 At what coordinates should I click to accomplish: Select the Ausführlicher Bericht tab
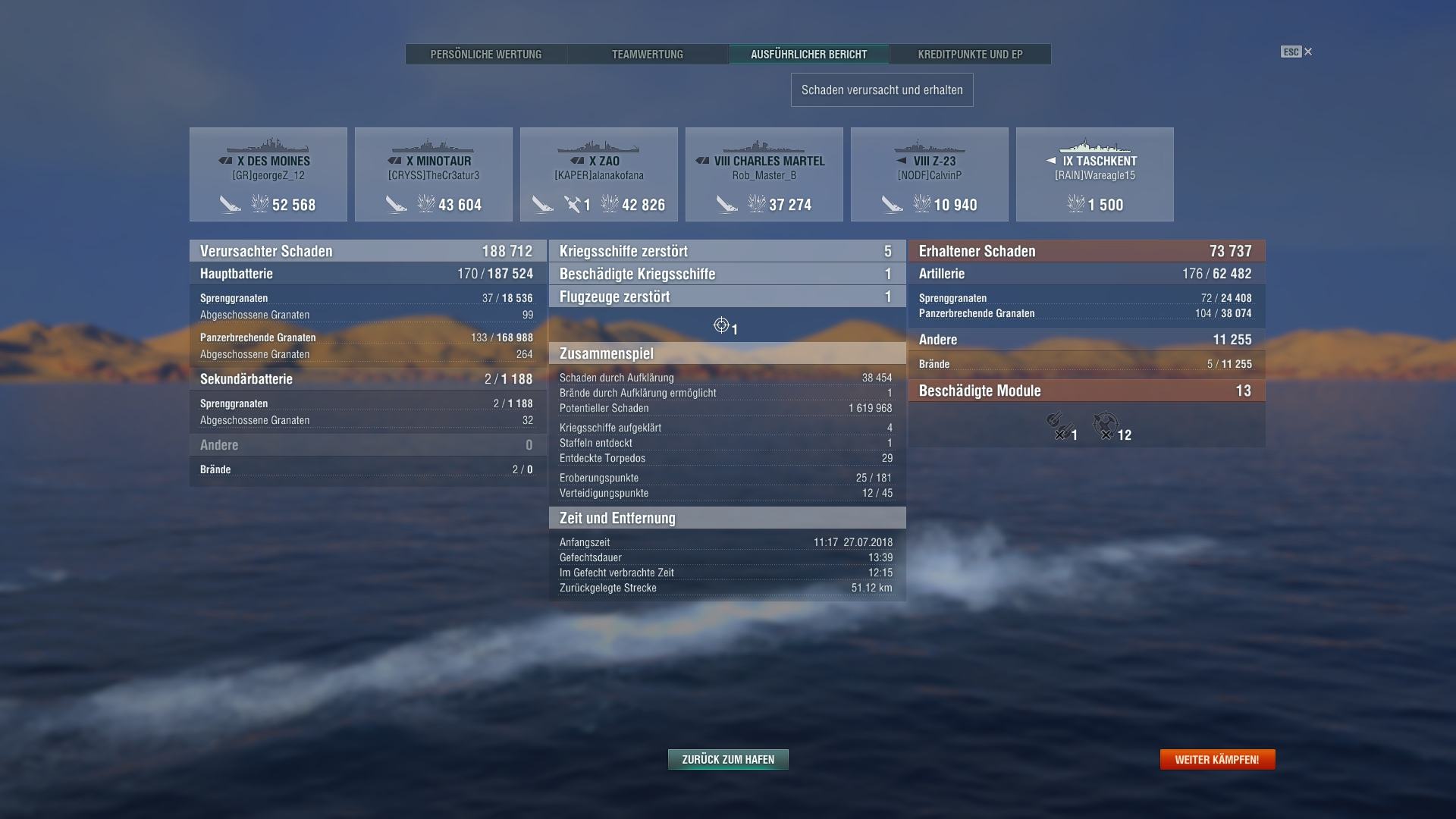808,55
